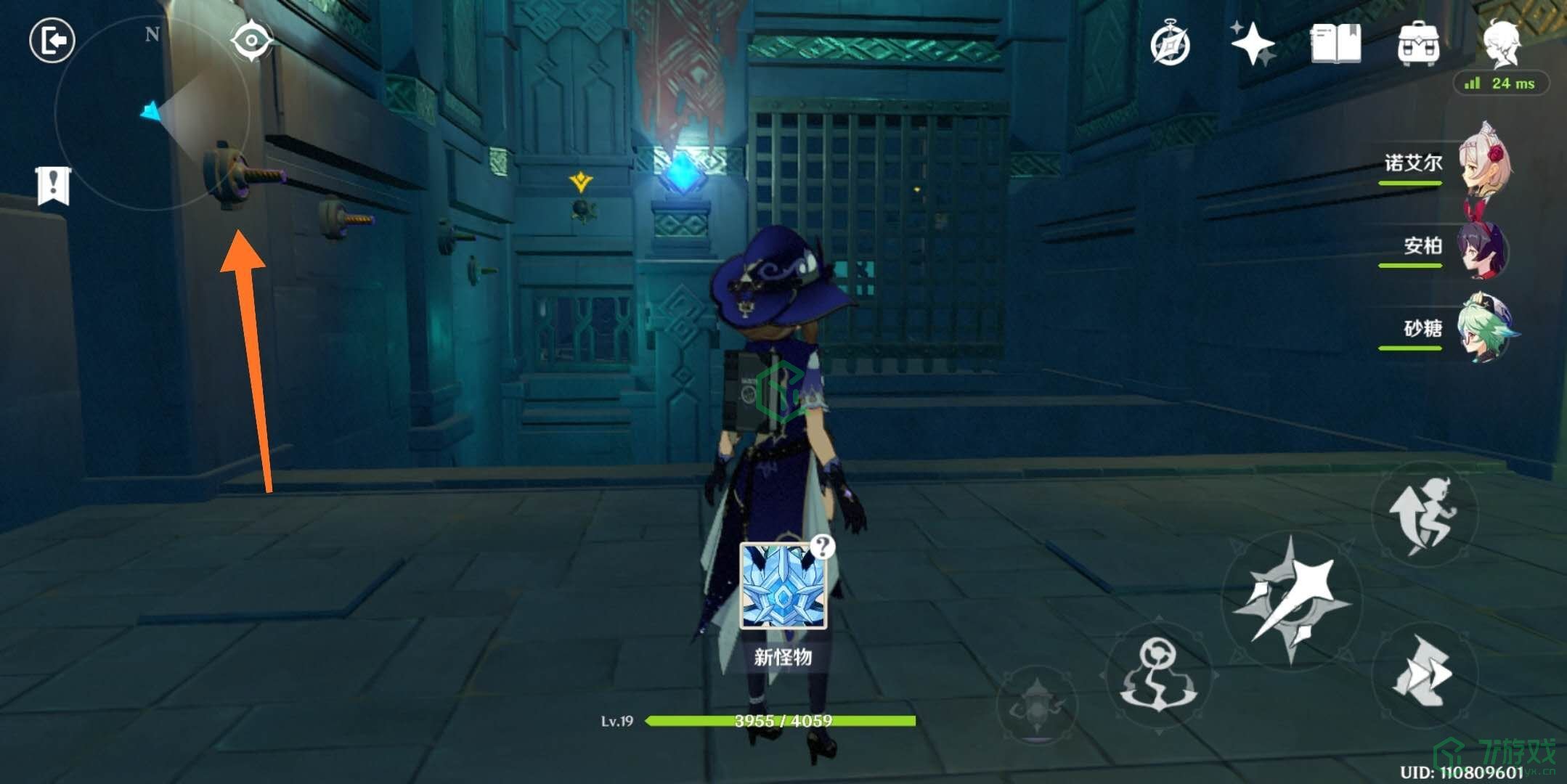Open the backpack inventory
The image size is (1567, 784).
1418,44
